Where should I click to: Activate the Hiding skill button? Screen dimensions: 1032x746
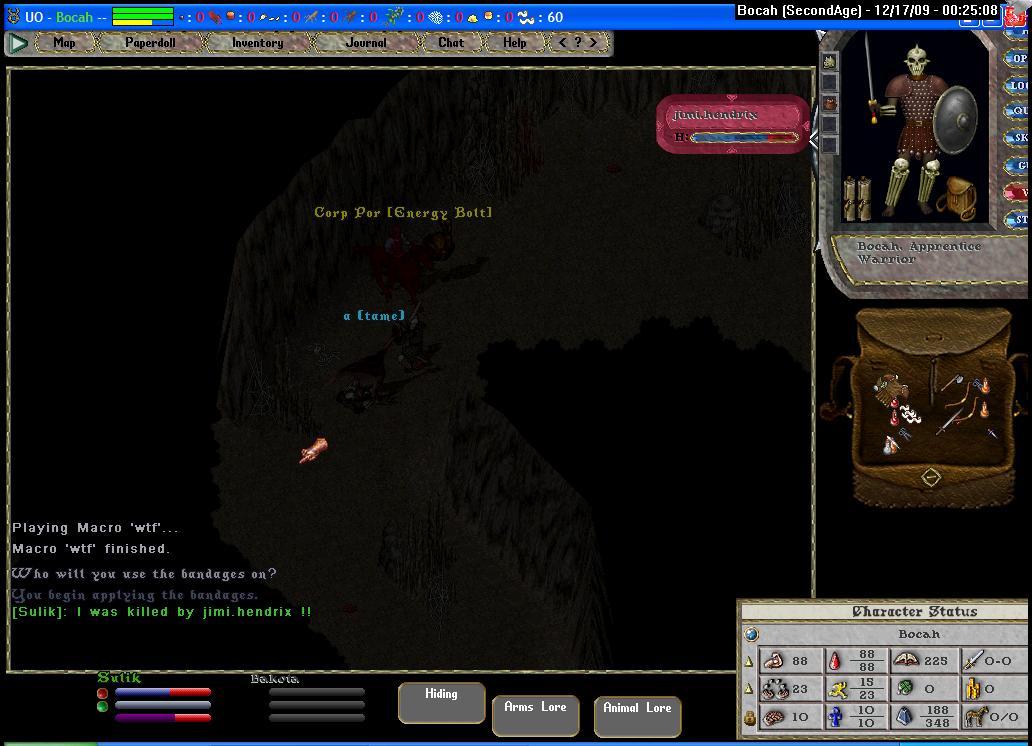point(441,701)
